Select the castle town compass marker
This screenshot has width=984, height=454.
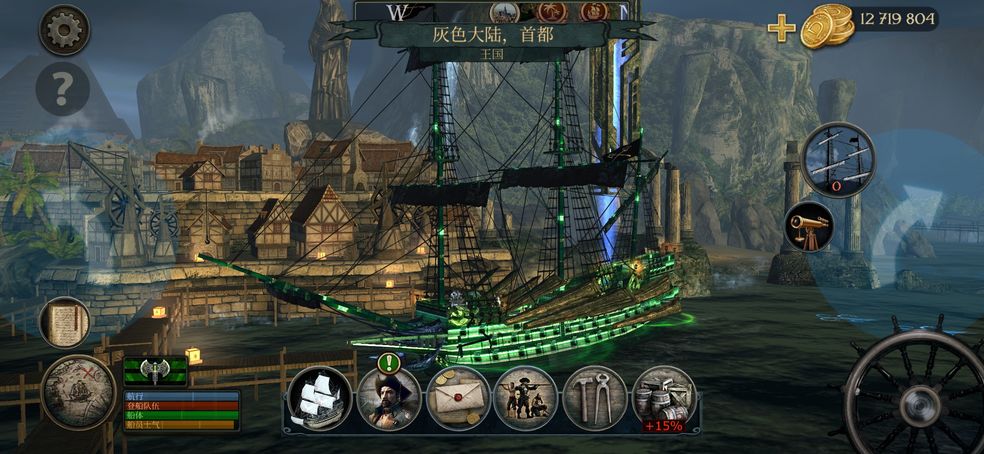pos(505,11)
